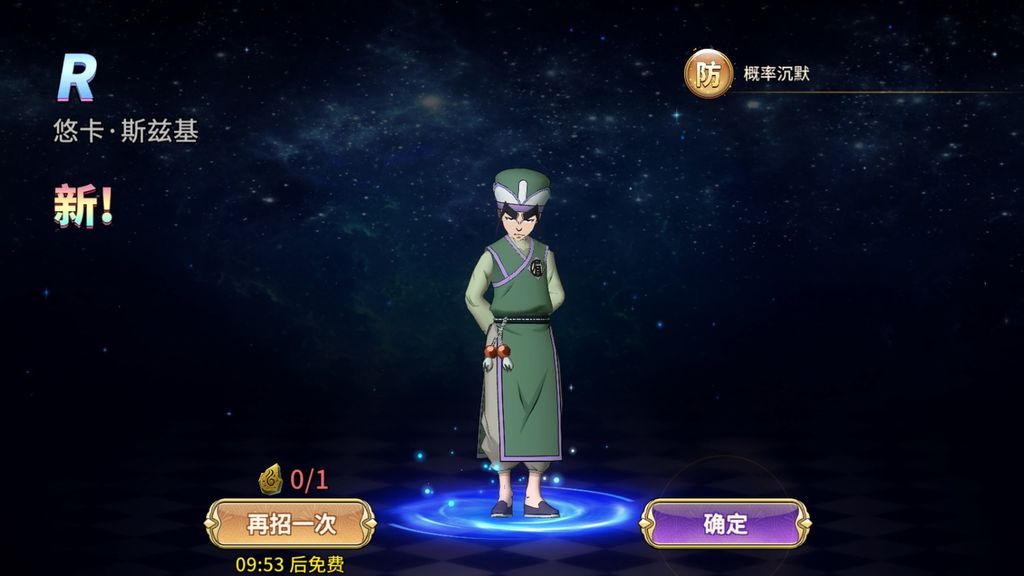
Task: Recruit again with the 再招一次 button
Action: click(290, 523)
